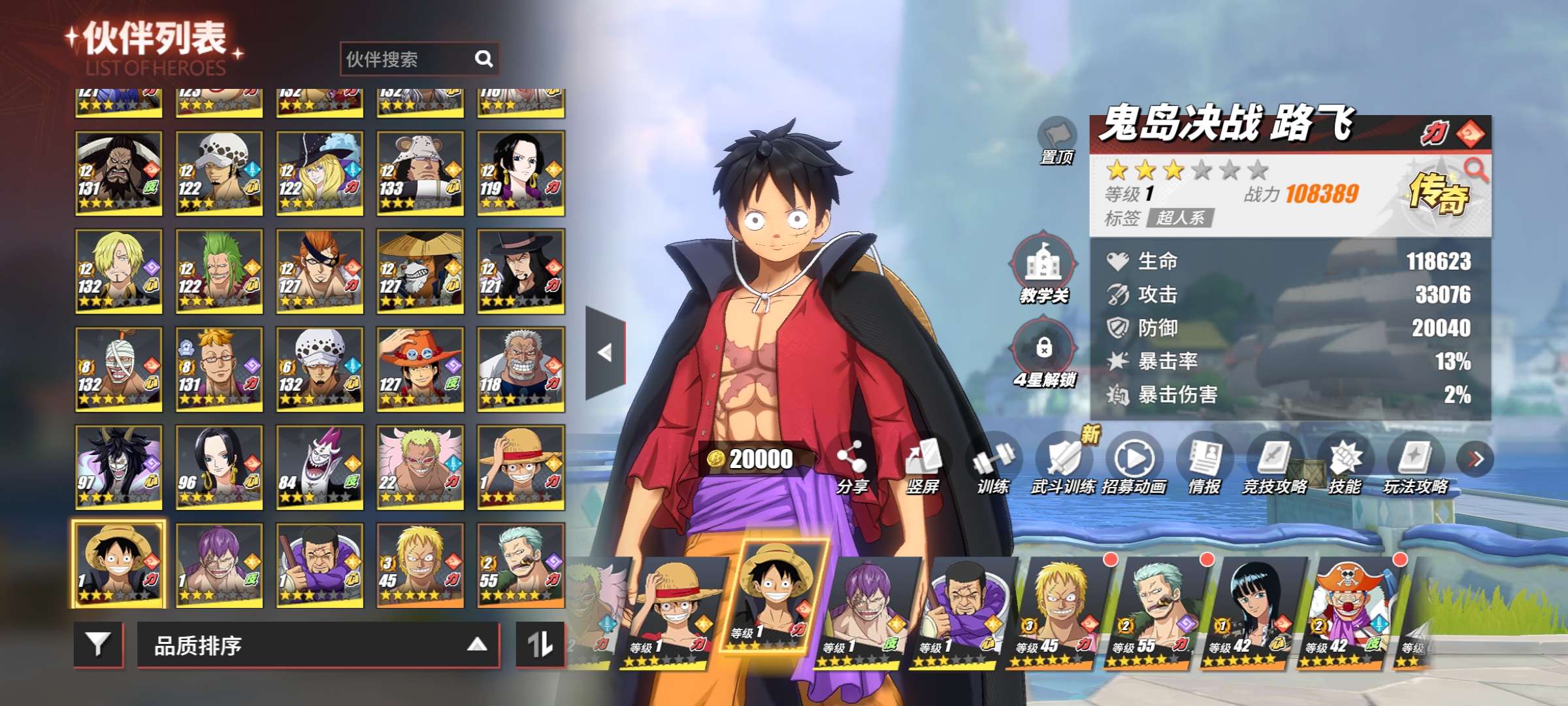Screen dimensions: 1568x706
Task: Select the Kaido hero portrait
Action: click(118, 173)
